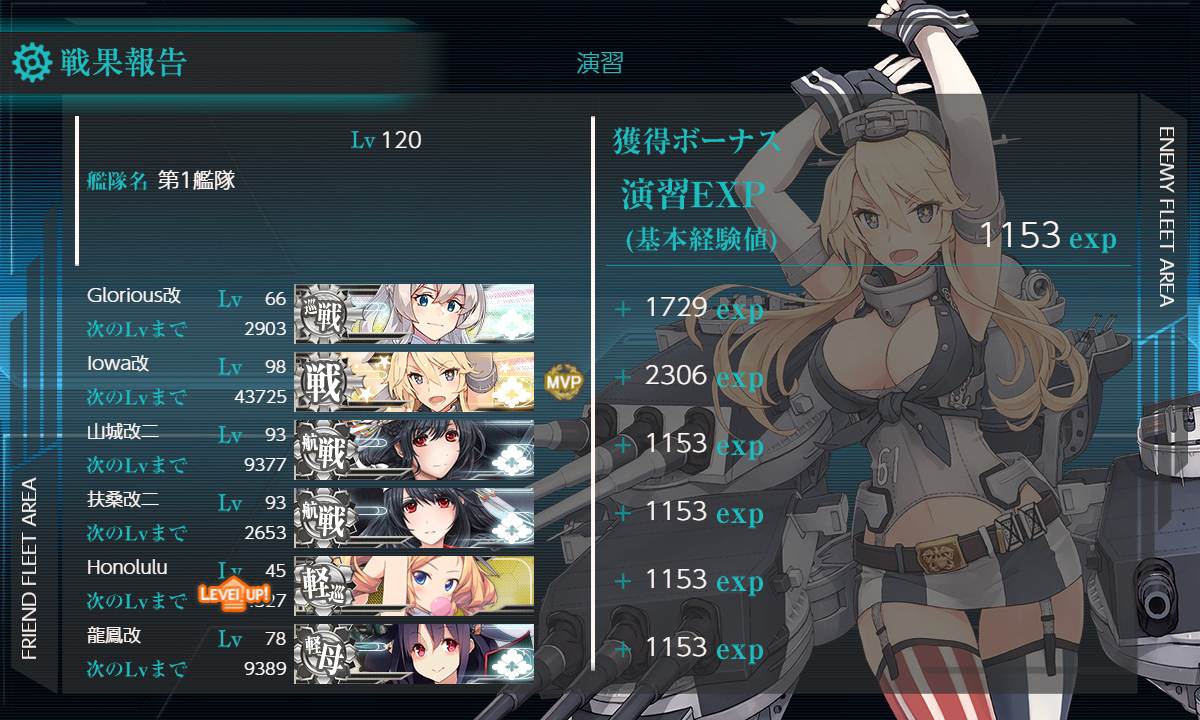
Task: Select the 扶桑改二 ship banner
Action: (x=414, y=517)
